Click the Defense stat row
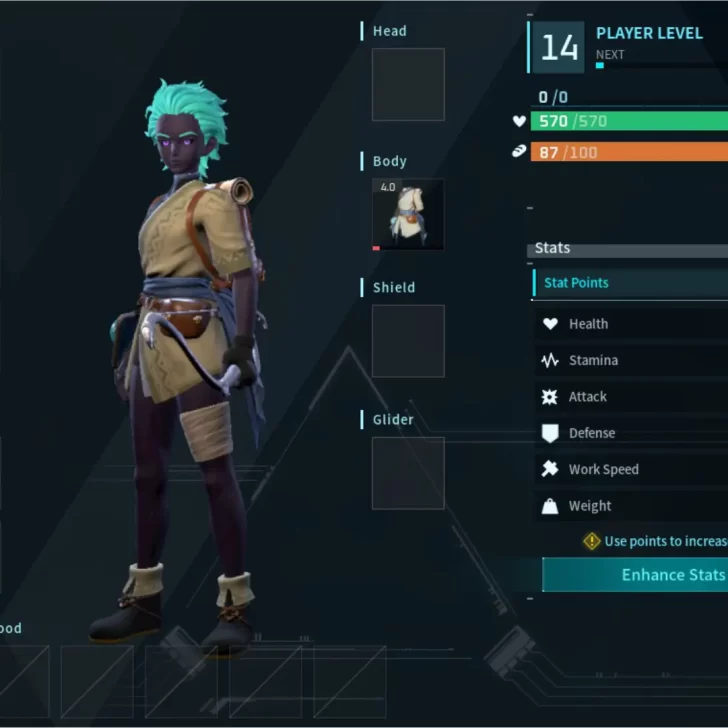 [632, 433]
